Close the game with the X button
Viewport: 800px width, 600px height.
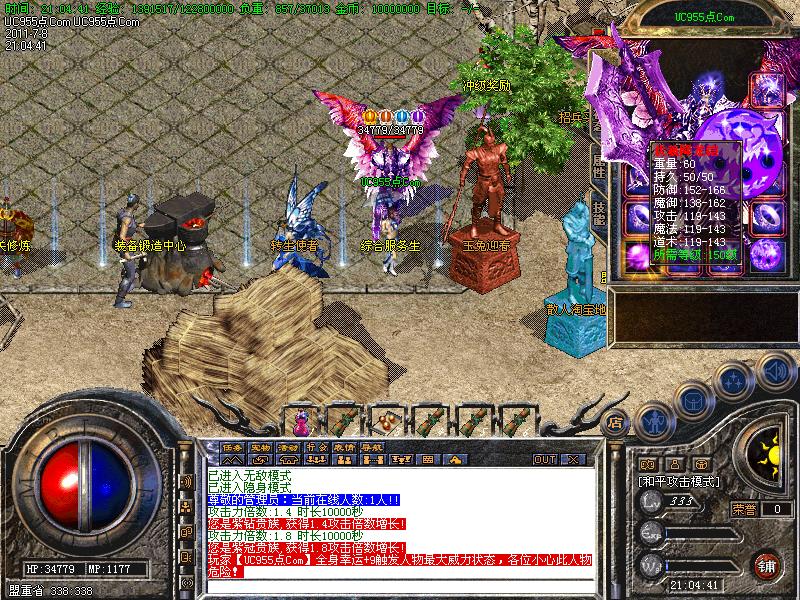[573, 459]
